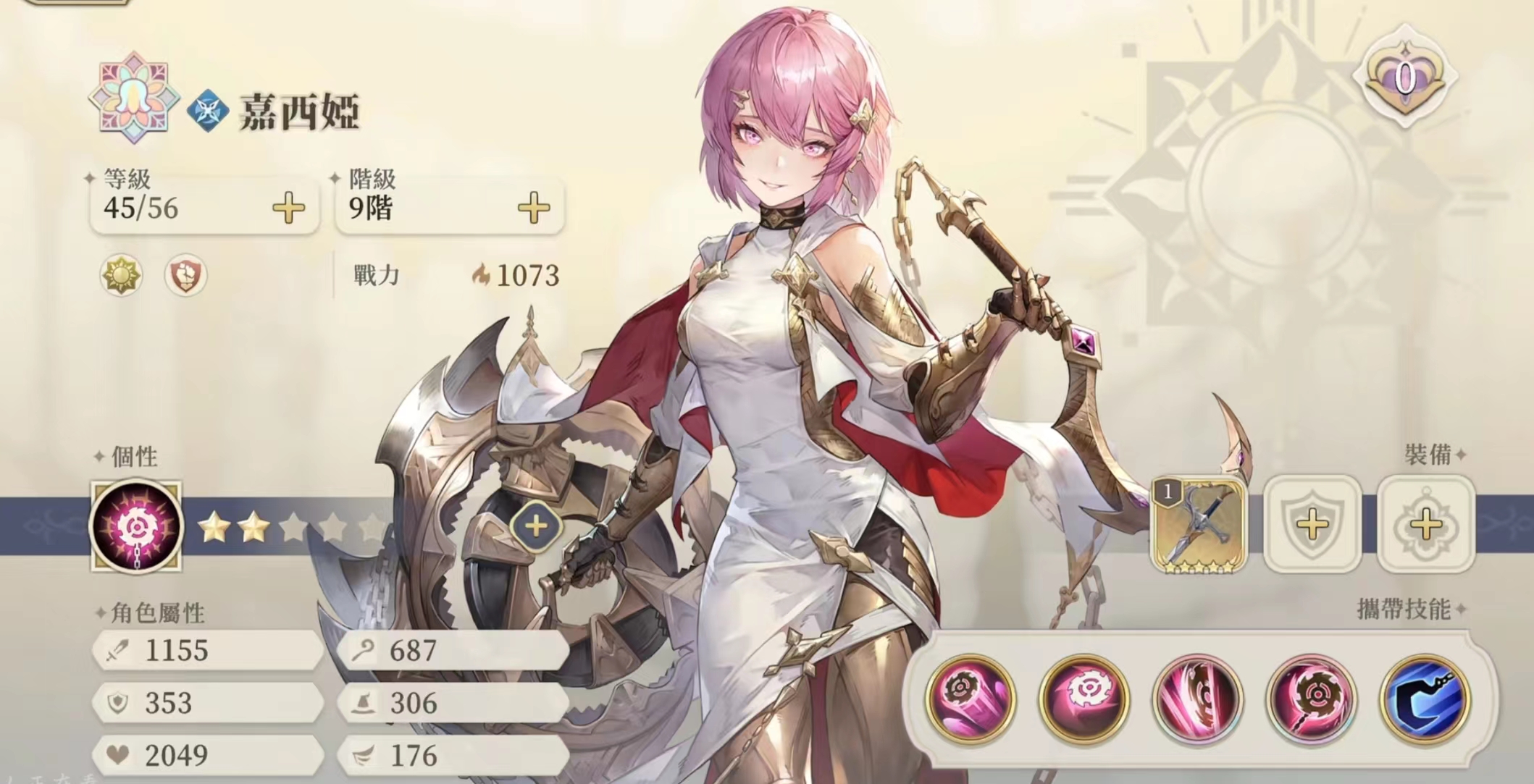Add armor in the empty shield slot

tap(1312, 525)
